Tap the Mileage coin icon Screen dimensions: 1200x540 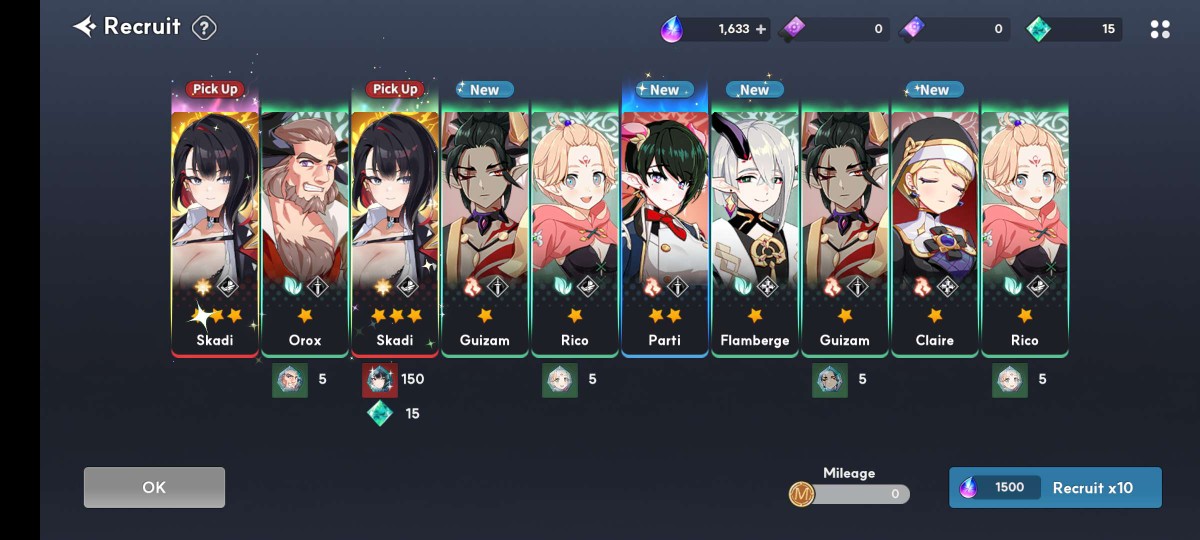801,493
